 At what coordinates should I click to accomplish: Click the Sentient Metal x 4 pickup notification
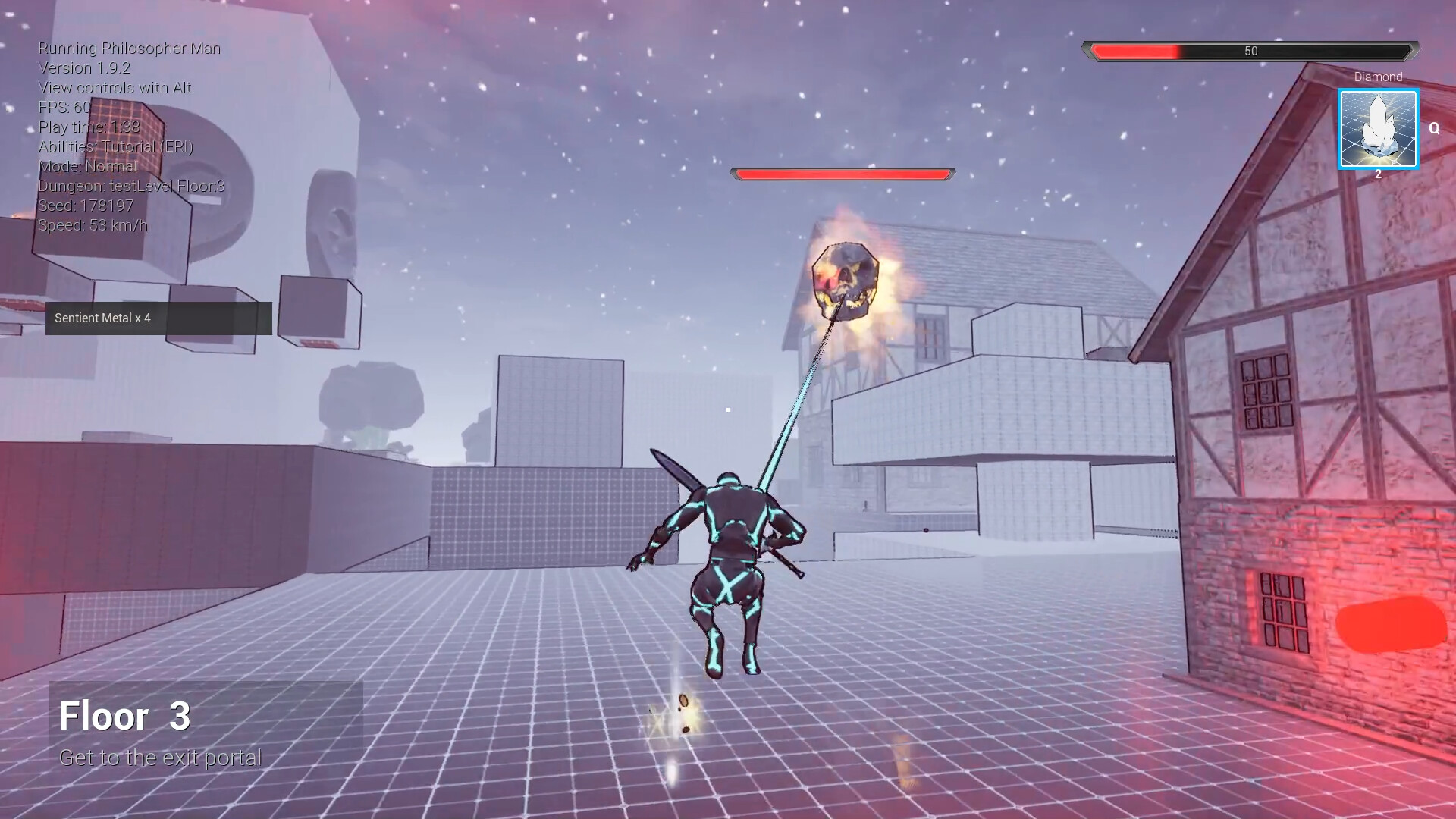[158, 318]
